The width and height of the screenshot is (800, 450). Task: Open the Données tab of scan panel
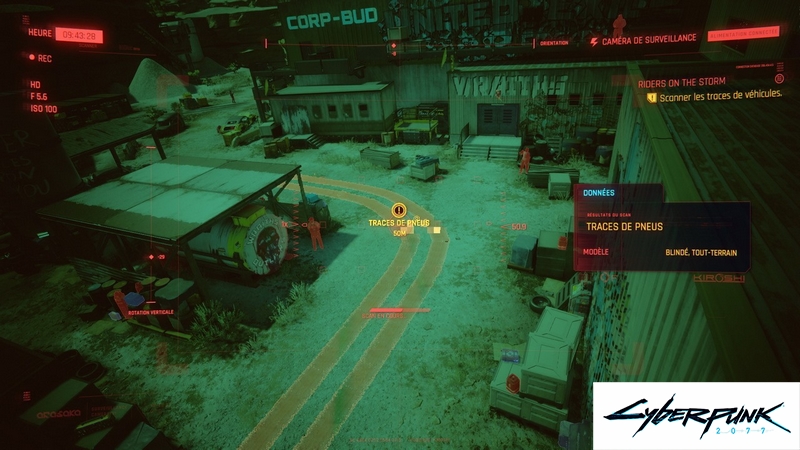(x=599, y=192)
